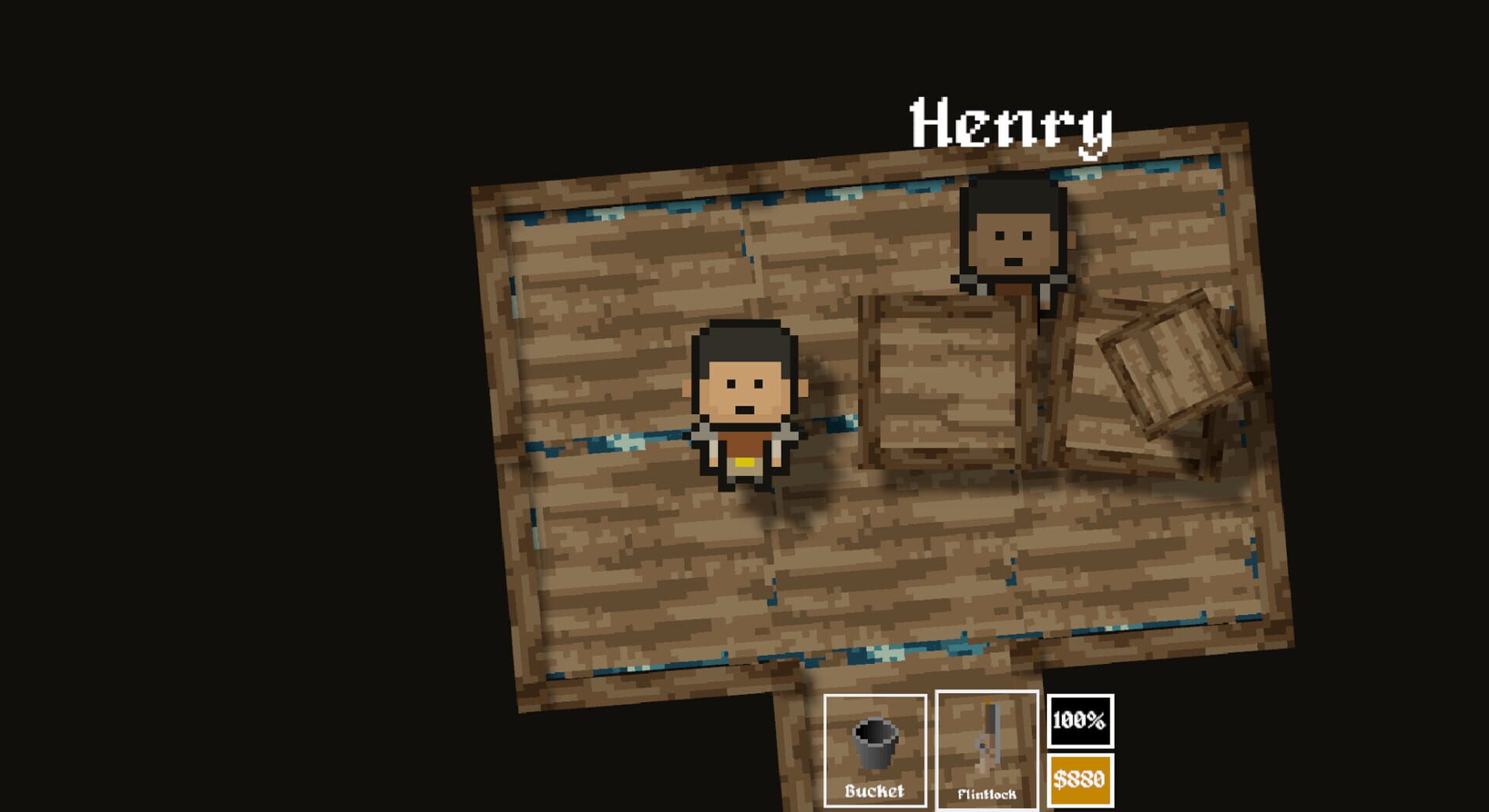The image size is (1489, 812).
Task: Click the dark area outside the room
Action: tap(233, 388)
